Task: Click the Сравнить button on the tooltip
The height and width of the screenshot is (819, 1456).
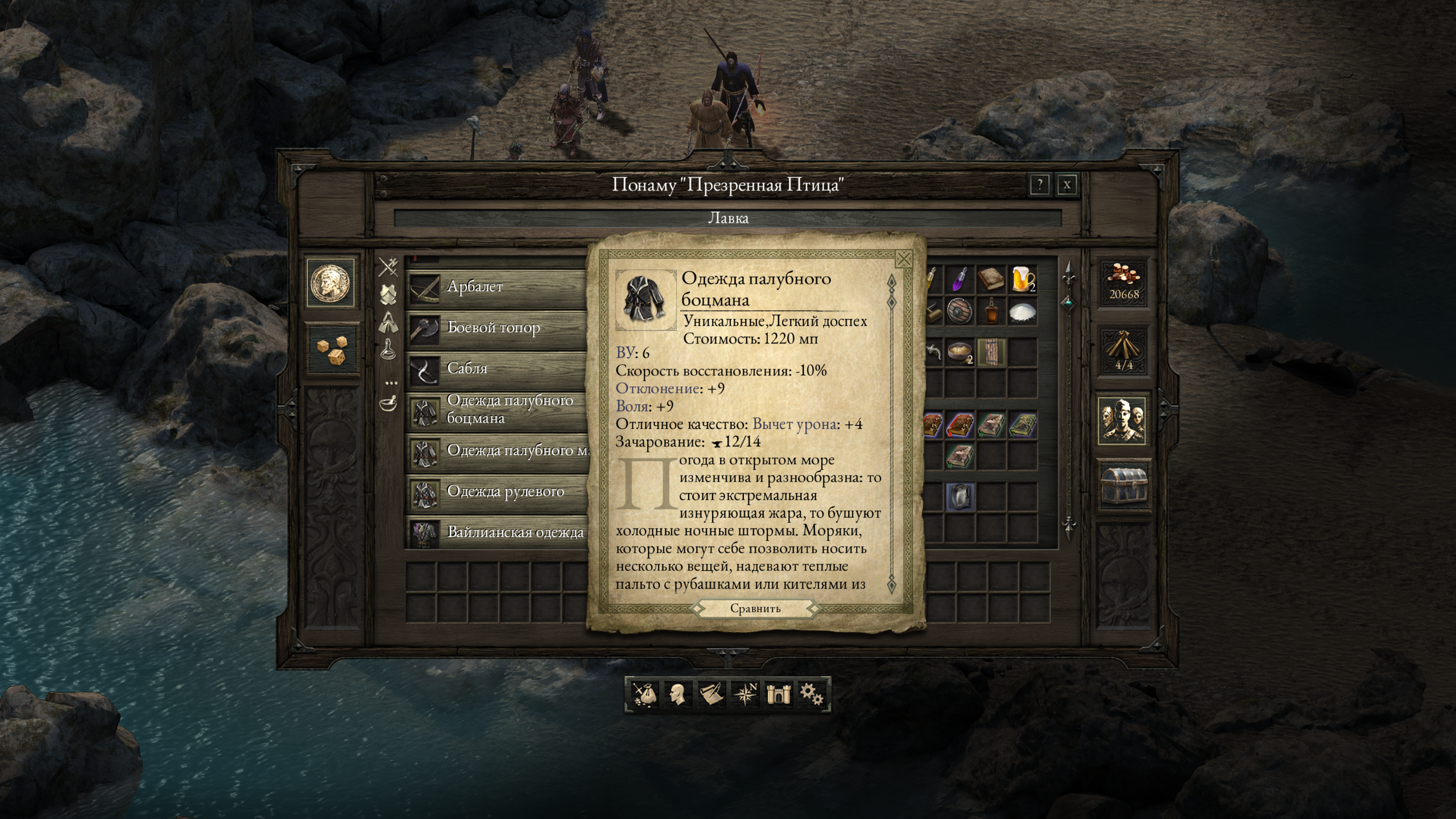Action: coord(755,609)
